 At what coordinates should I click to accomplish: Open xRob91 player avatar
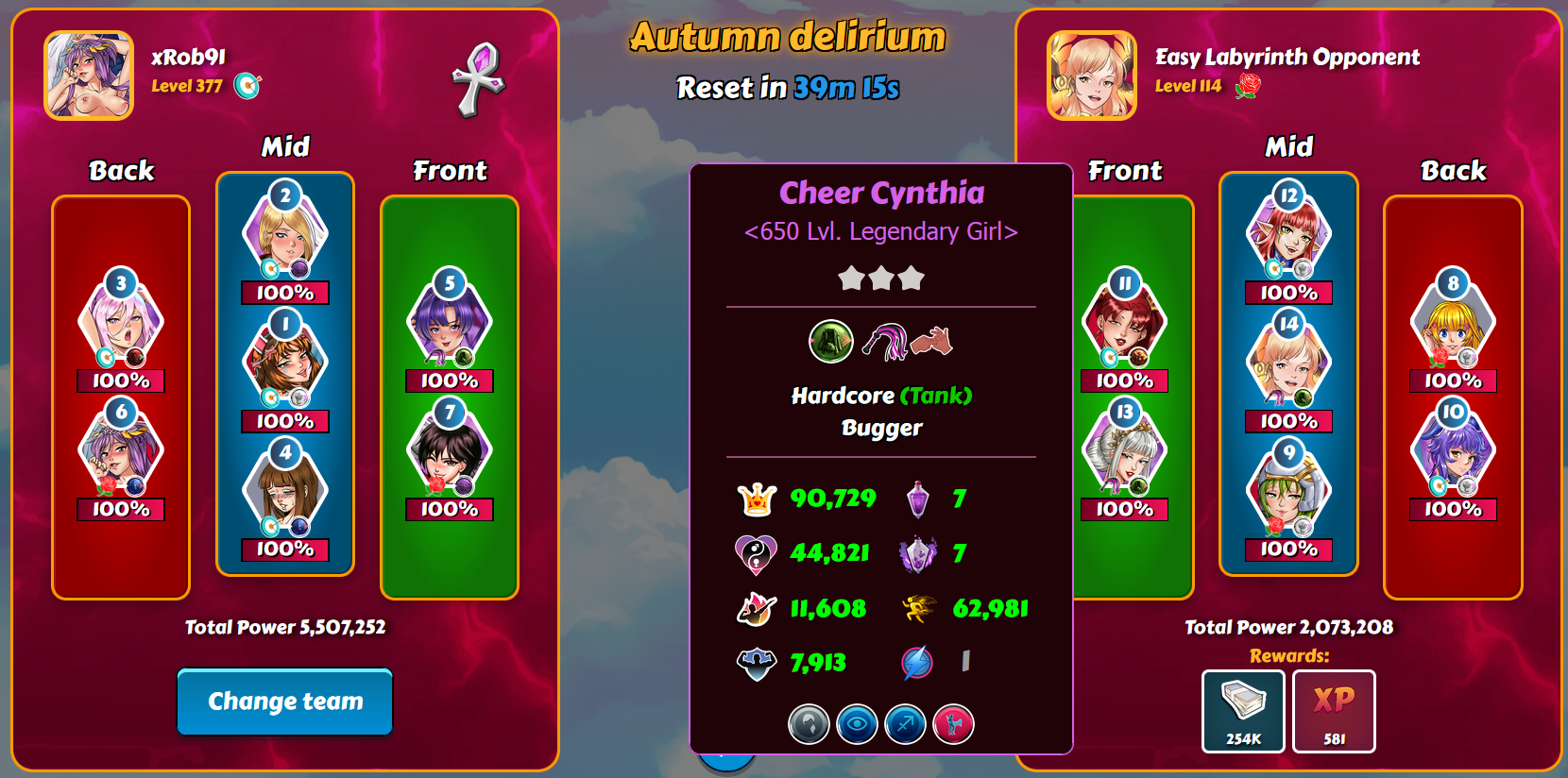pos(89,76)
